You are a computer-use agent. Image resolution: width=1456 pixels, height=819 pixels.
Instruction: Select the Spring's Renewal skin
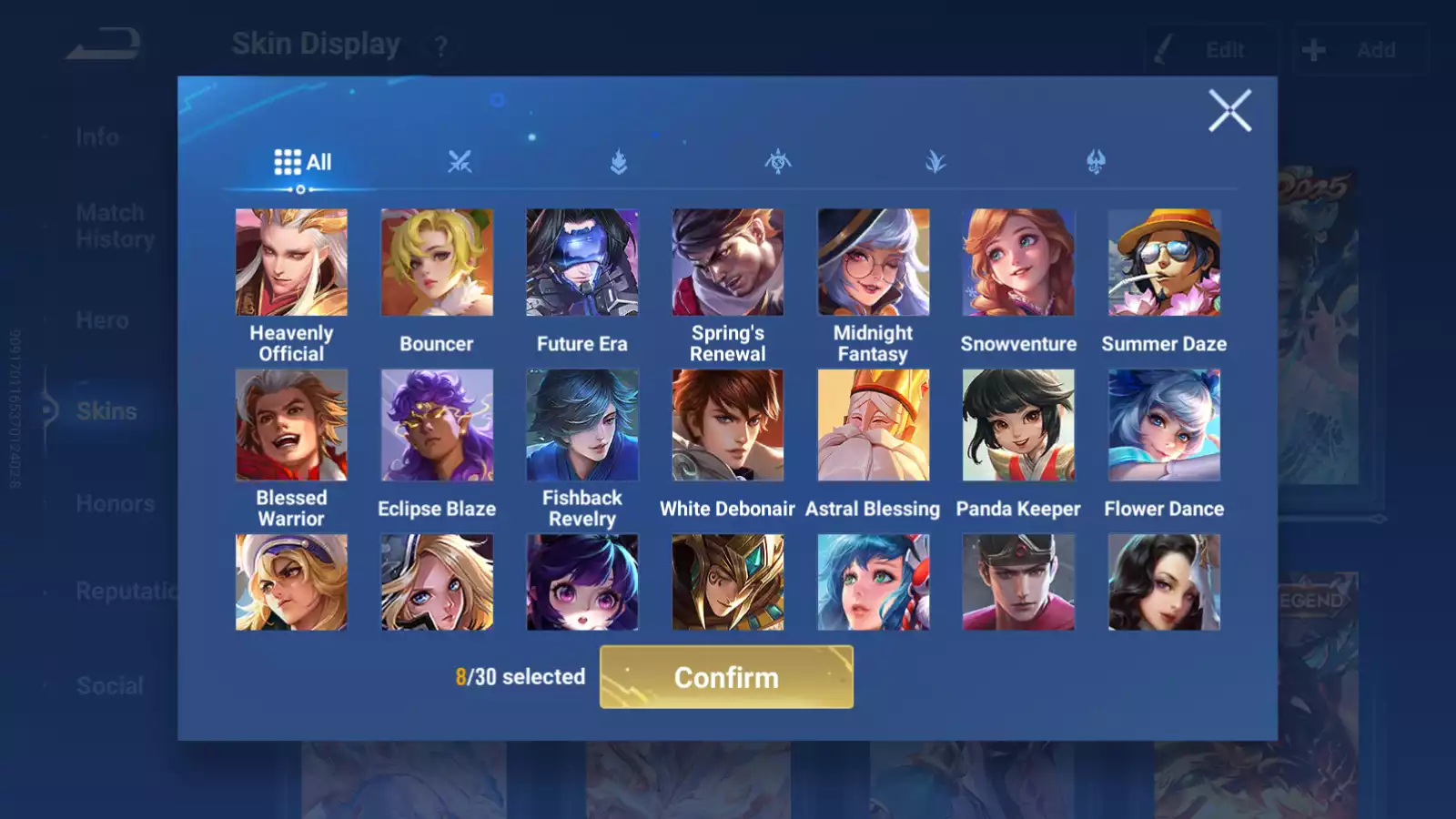coord(728,263)
